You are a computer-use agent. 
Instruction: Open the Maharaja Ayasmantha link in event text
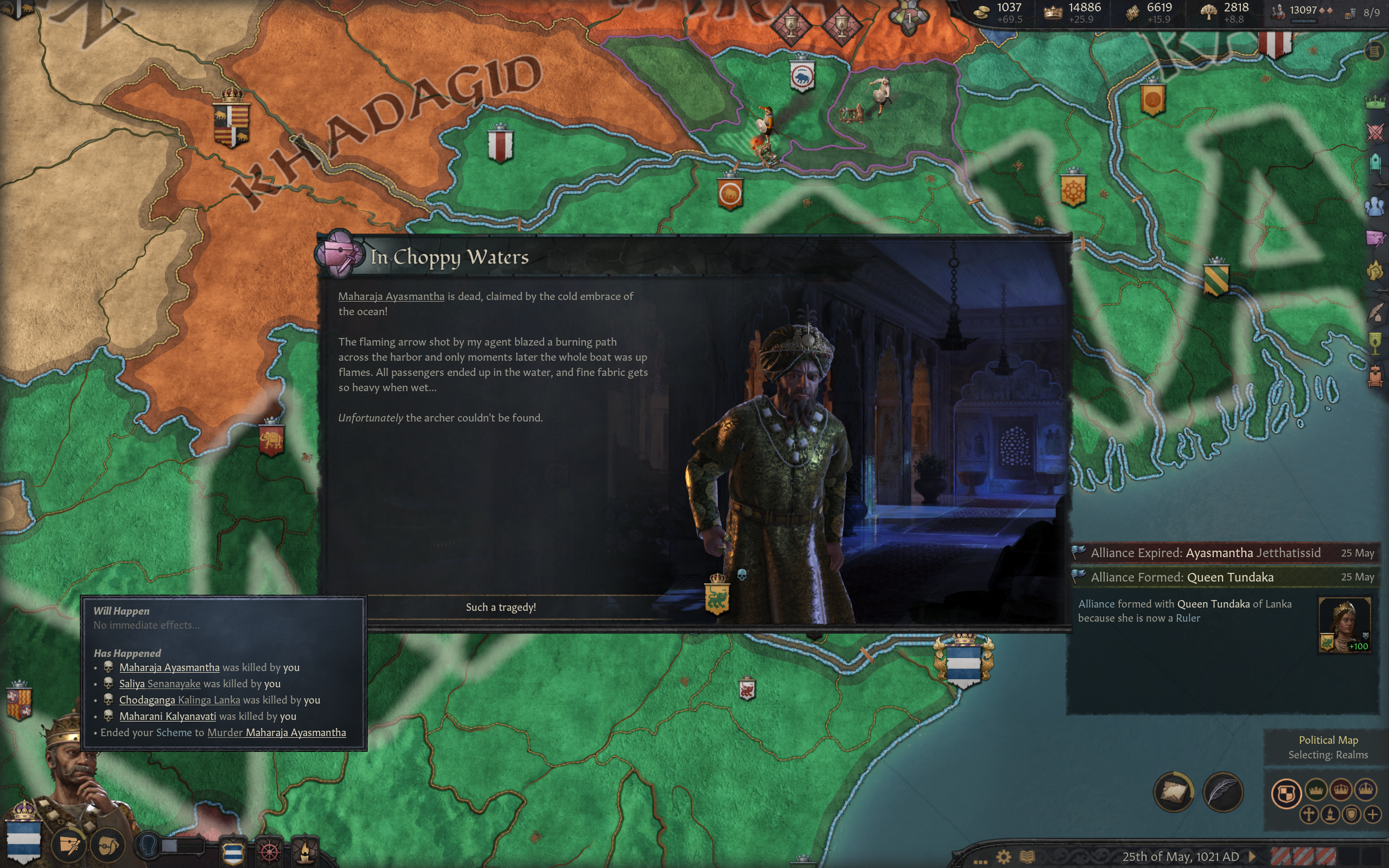[x=391, y=296]
